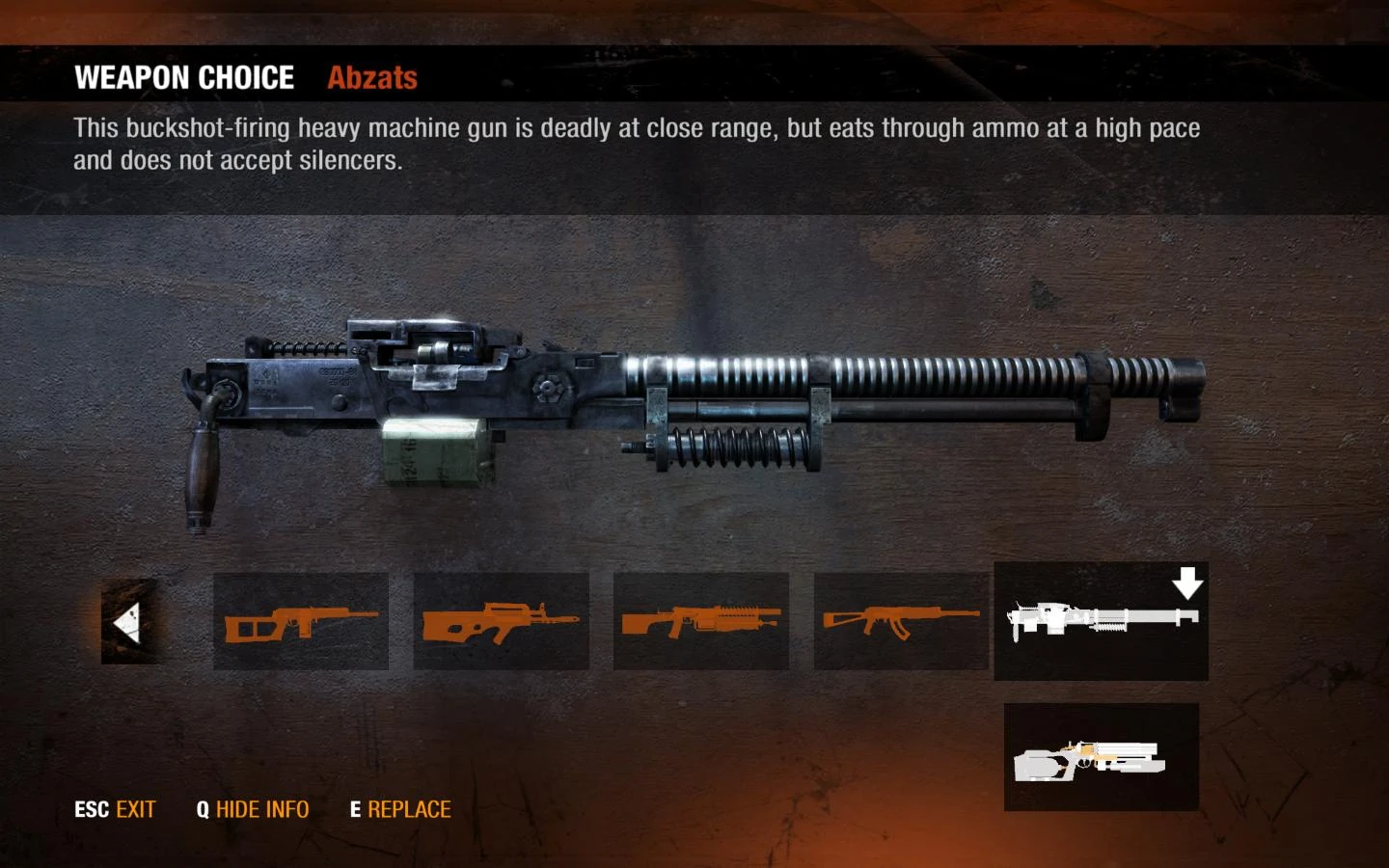Select the bullpup rifle silhouette icon
1389x868 pixels.
(501, 620)
